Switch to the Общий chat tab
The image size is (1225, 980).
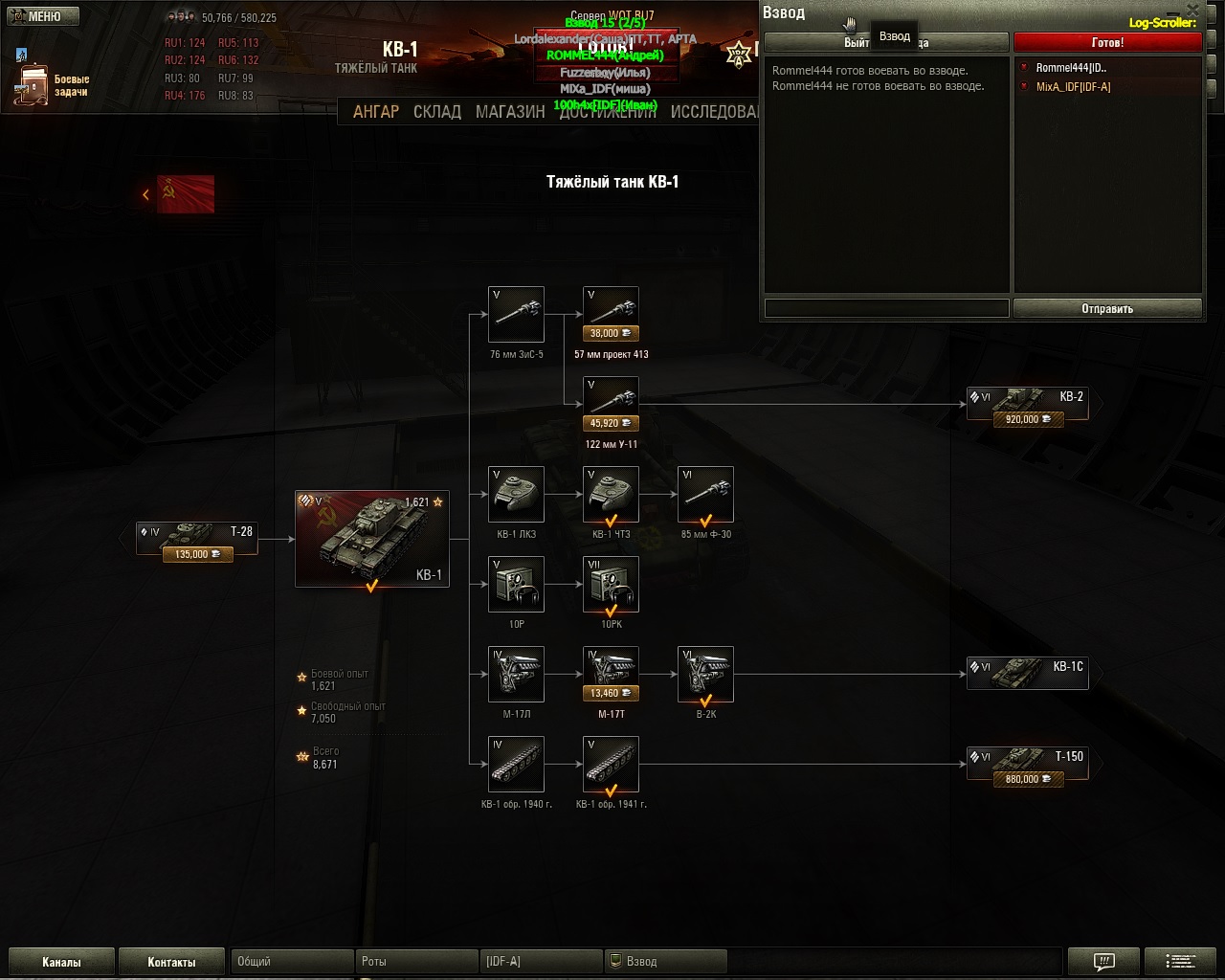point(292,961)
